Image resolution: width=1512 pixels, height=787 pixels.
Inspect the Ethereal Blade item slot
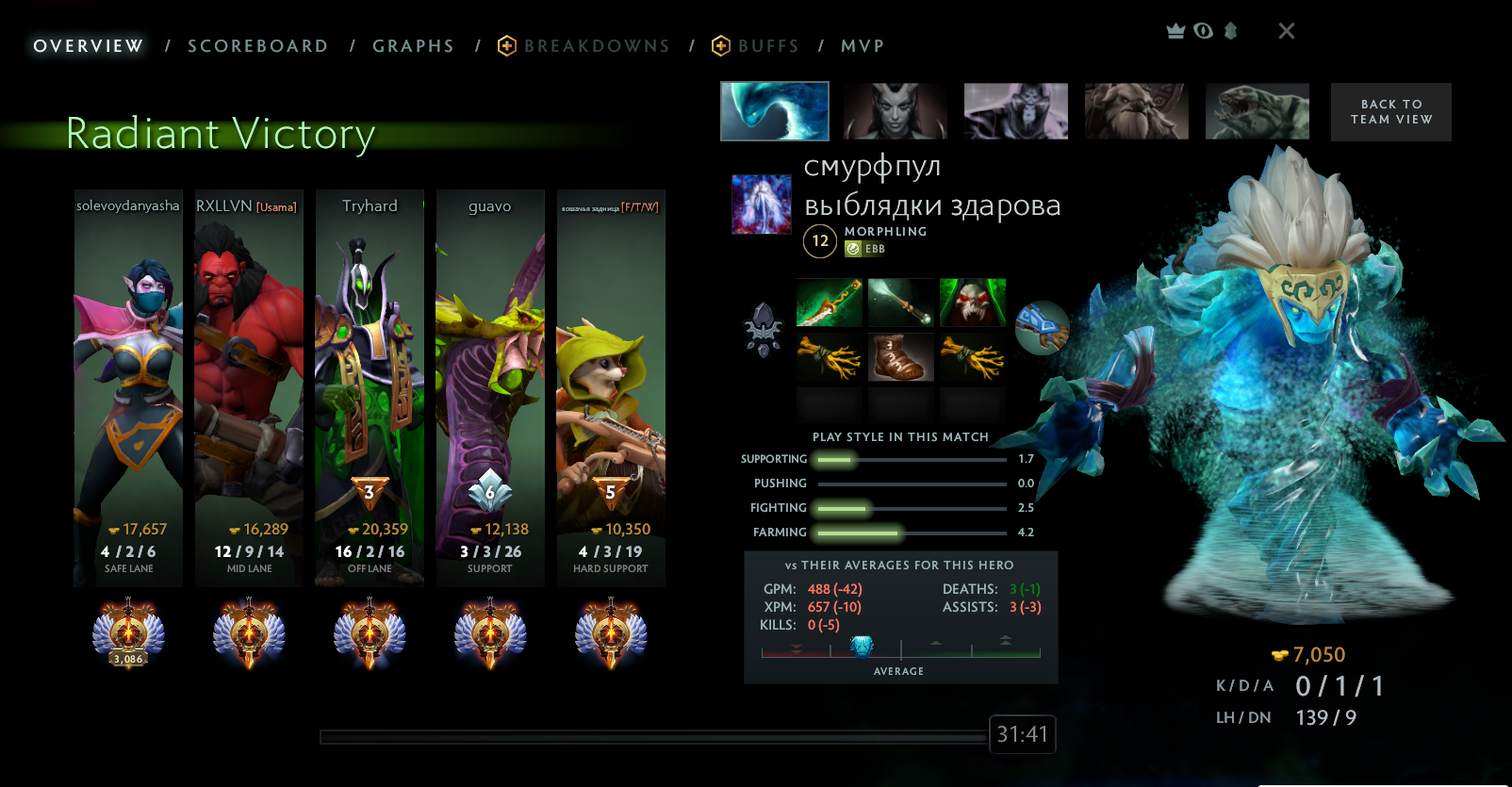coord(829,303)
